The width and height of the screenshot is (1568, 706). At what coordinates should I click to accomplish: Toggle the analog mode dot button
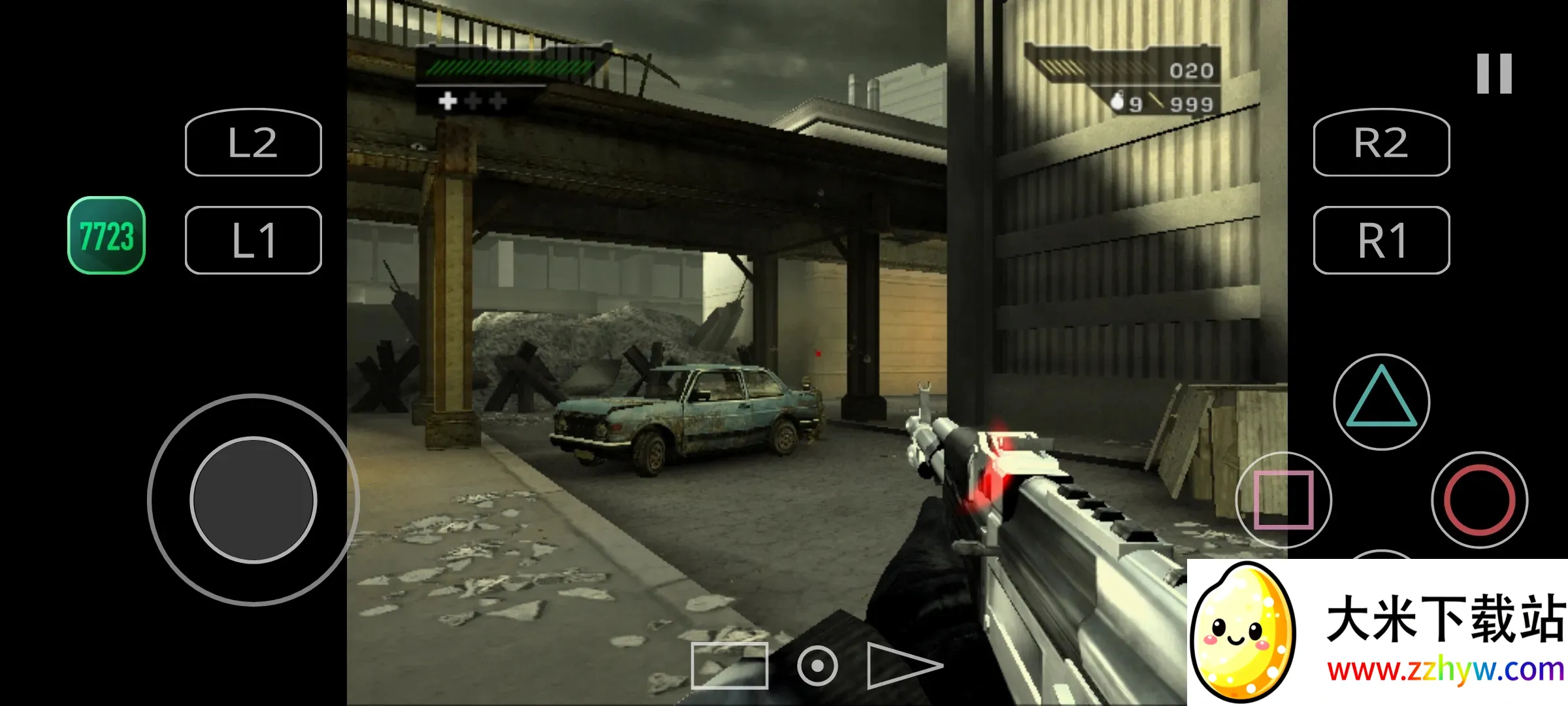(x=817, y=665)
